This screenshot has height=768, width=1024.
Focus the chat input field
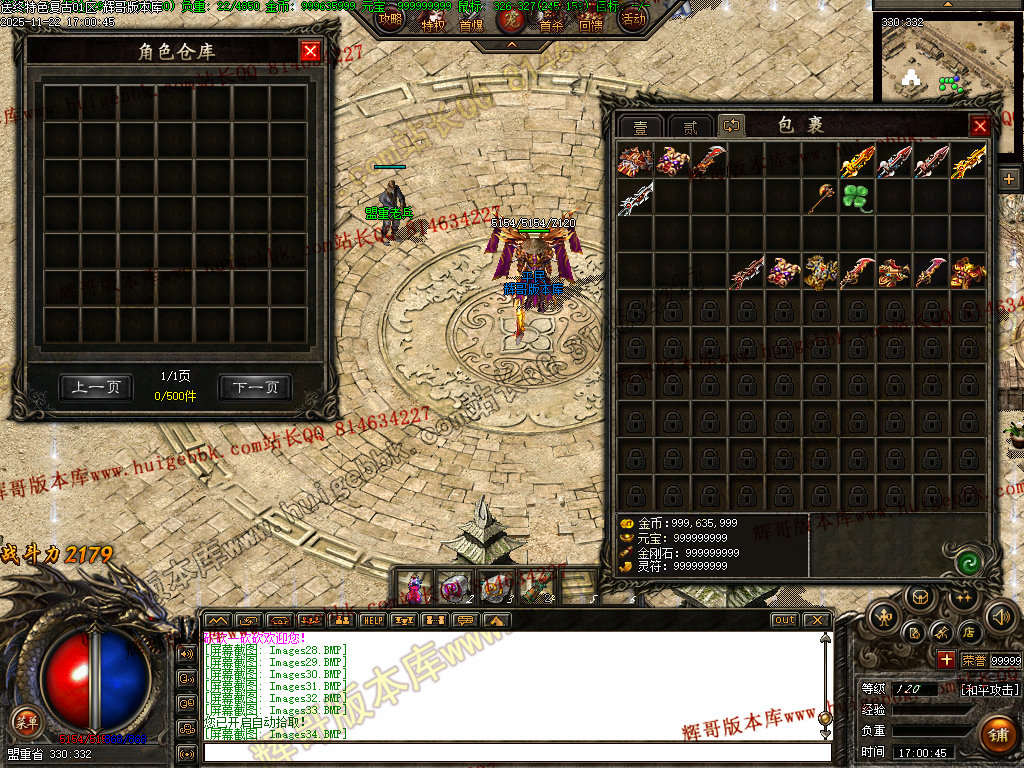click(x=515, y=751)
